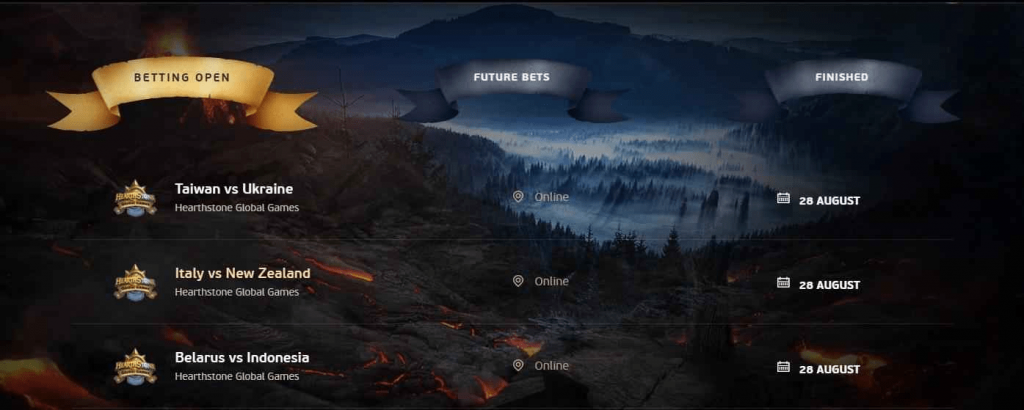Click the Hearthstone logo beside Taiwan vs Ukraine
The width and height of the screenshot is (1024, 410).
135,198
